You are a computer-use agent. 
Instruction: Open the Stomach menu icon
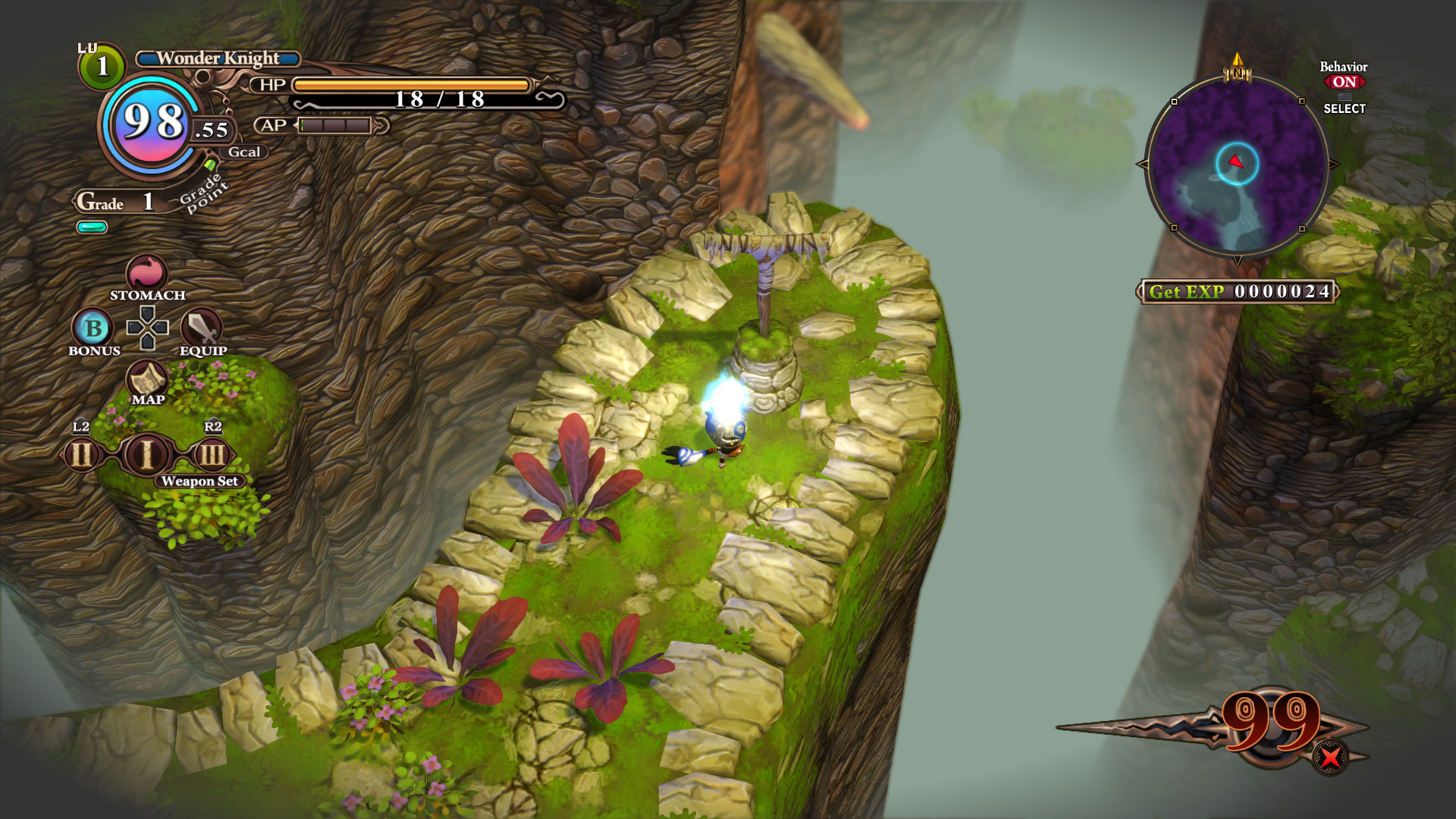point(146,273)
